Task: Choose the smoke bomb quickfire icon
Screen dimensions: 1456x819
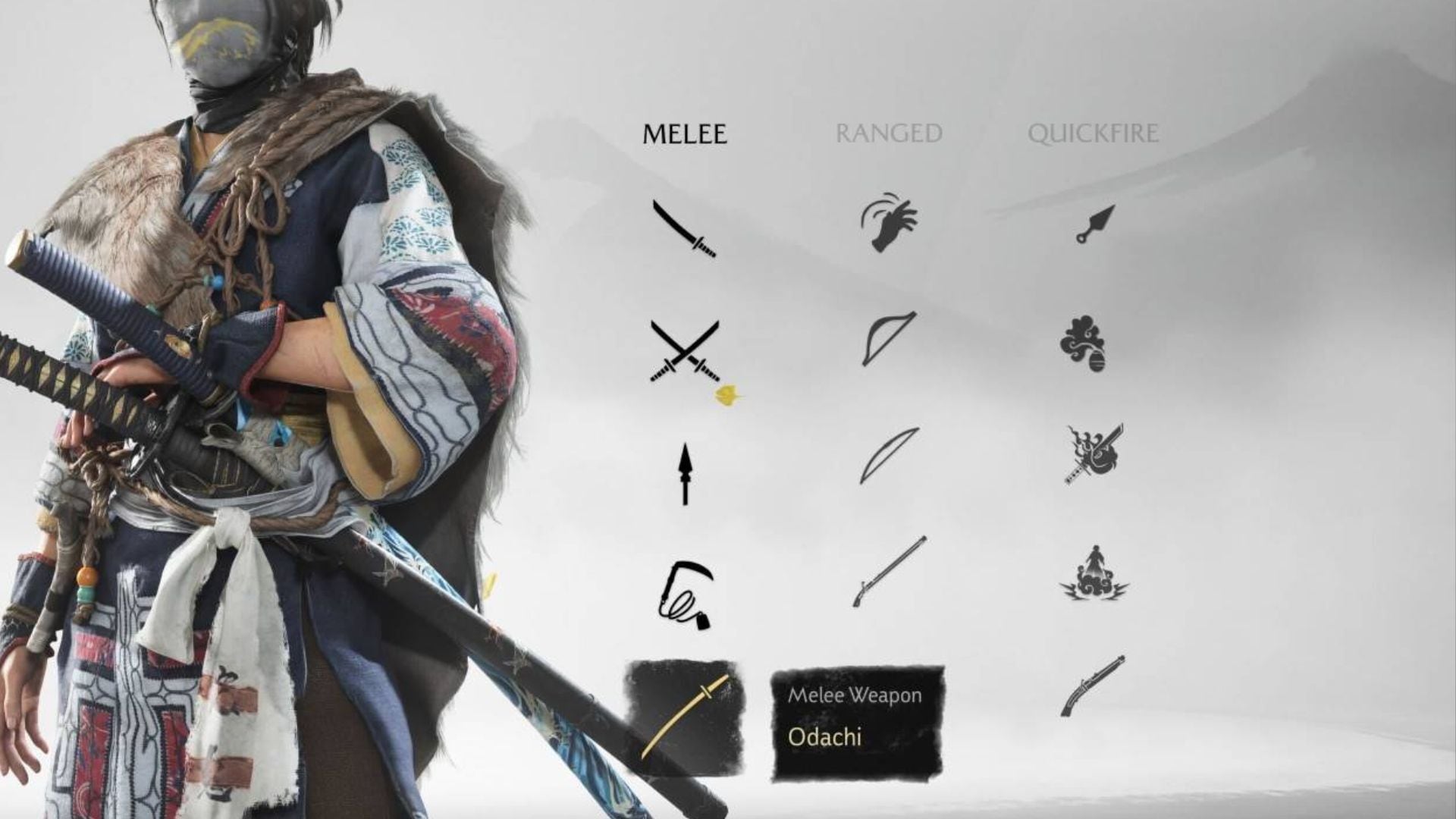Action: (1083, 344)
